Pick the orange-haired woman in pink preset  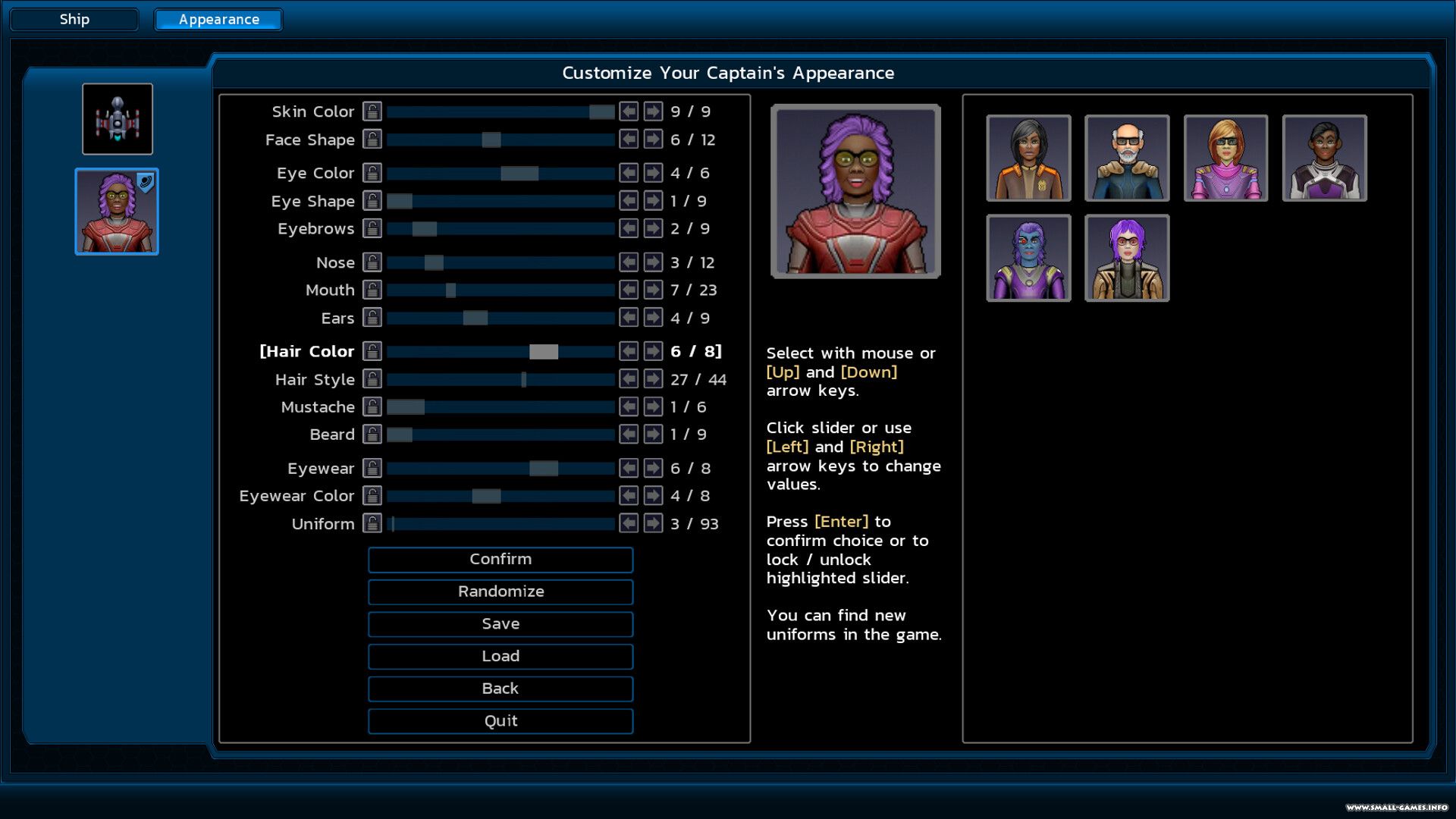click(1225, 158)
